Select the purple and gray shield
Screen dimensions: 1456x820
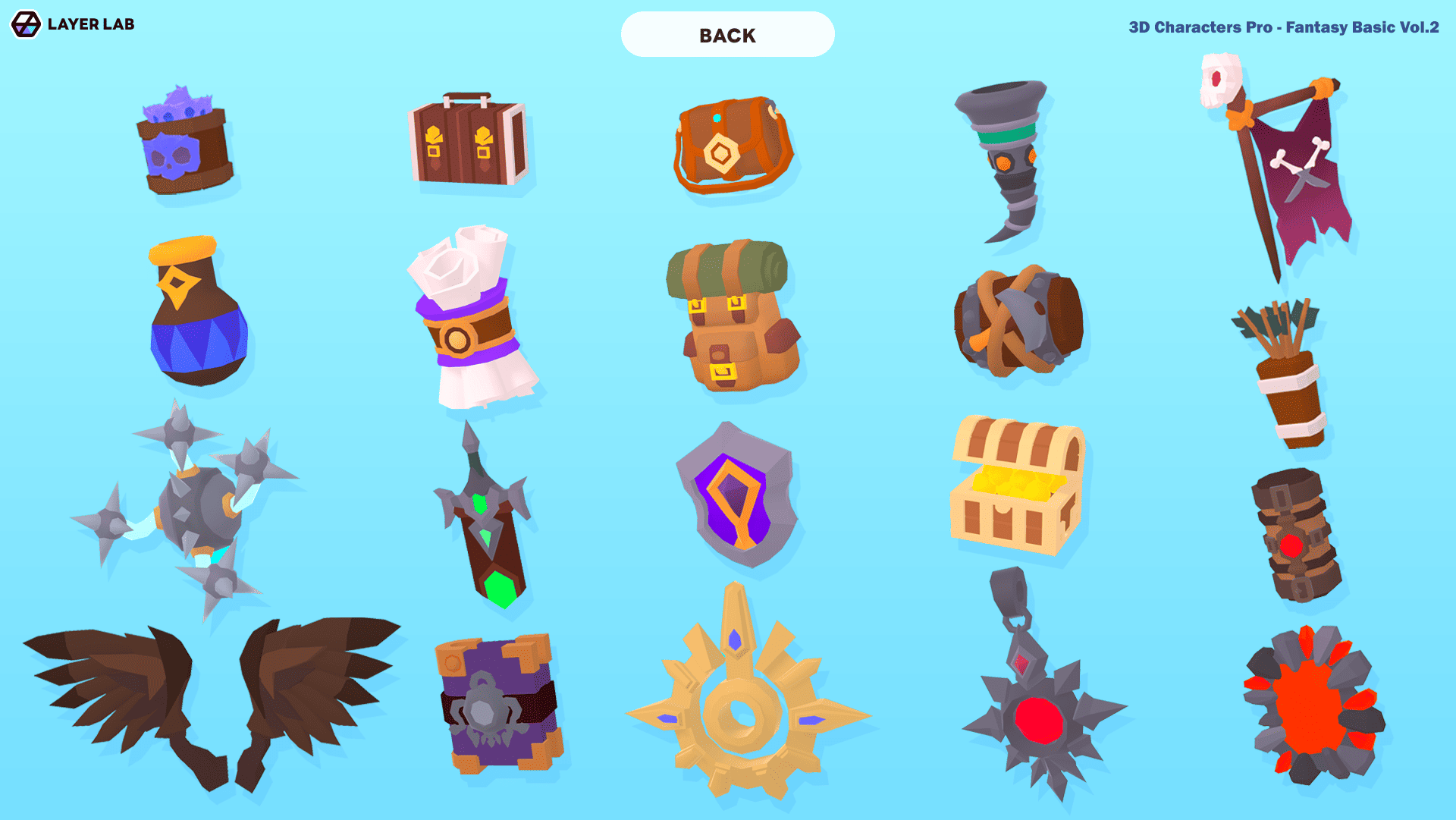(736, 497)
